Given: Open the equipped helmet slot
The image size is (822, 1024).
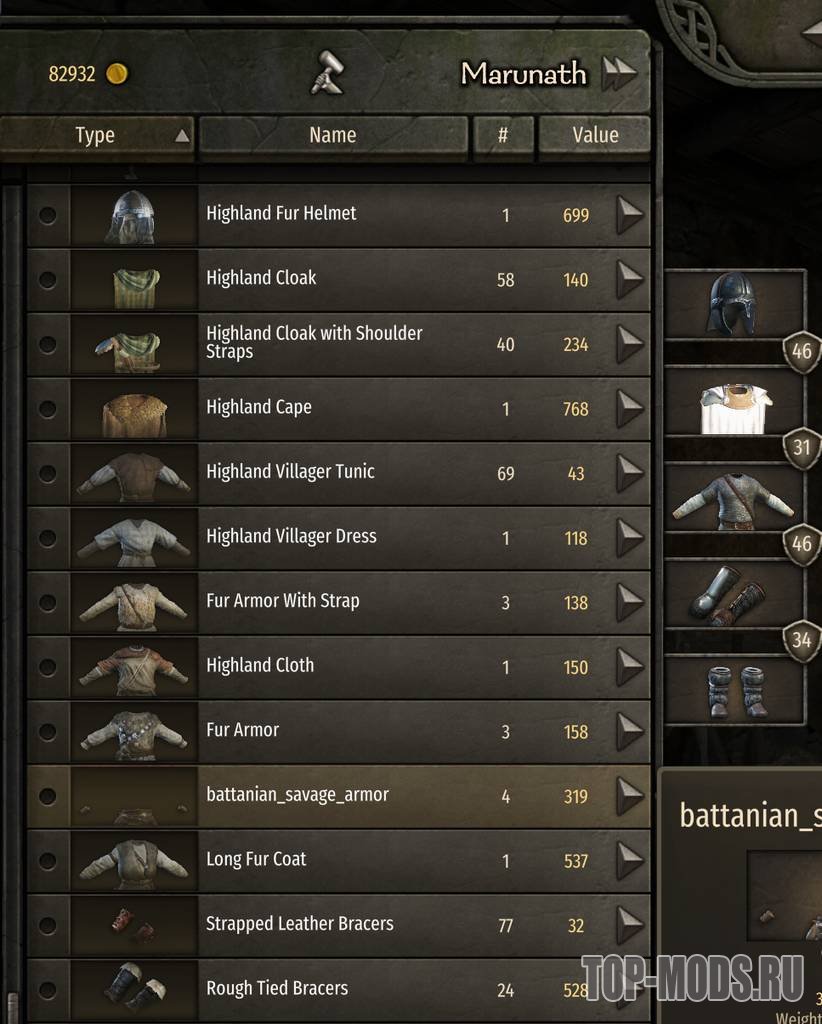Looking at the screenshot, I should click(734, 305).
